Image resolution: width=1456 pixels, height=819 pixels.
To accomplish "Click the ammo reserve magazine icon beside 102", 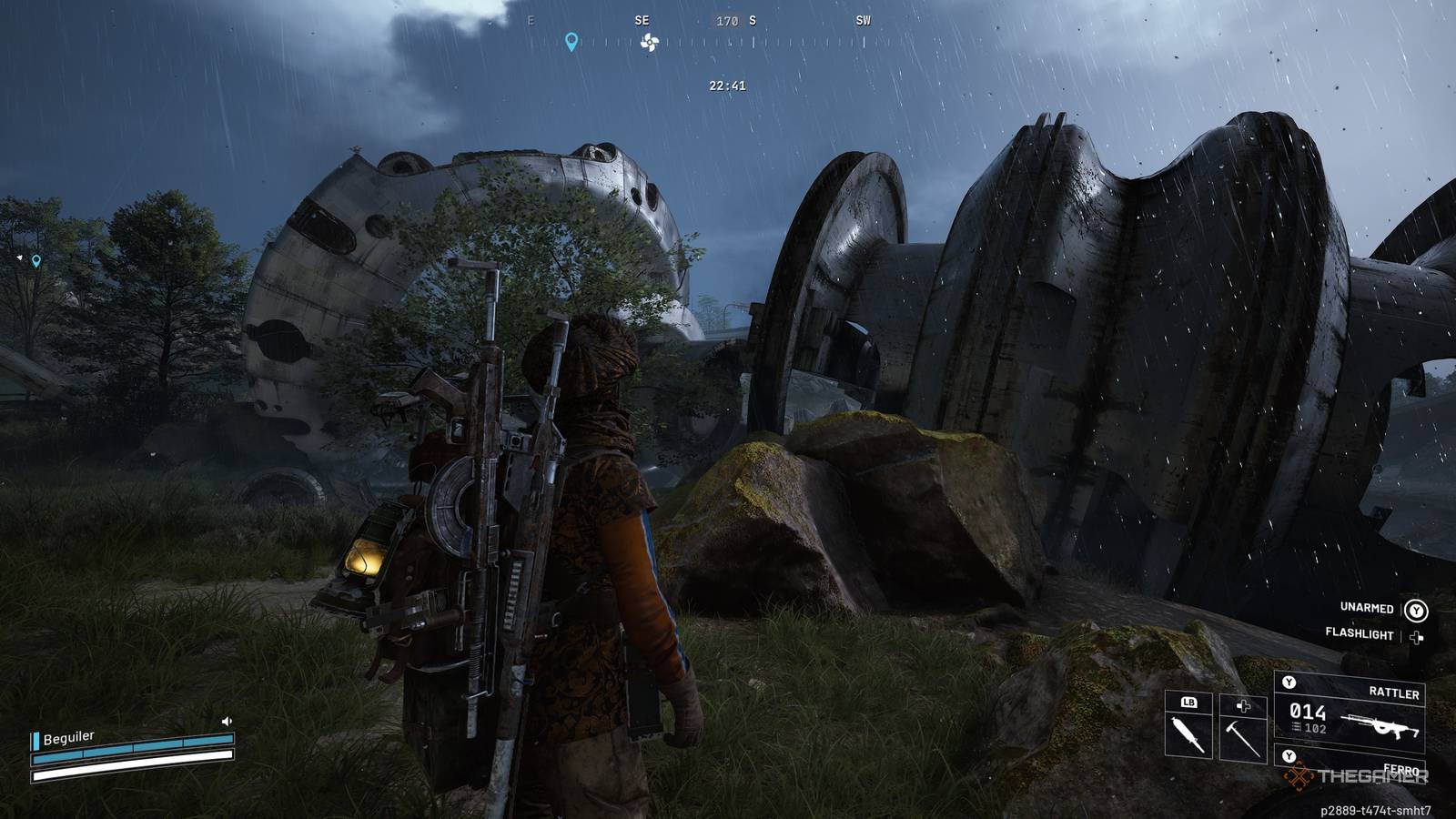I will click(1296, 727).
